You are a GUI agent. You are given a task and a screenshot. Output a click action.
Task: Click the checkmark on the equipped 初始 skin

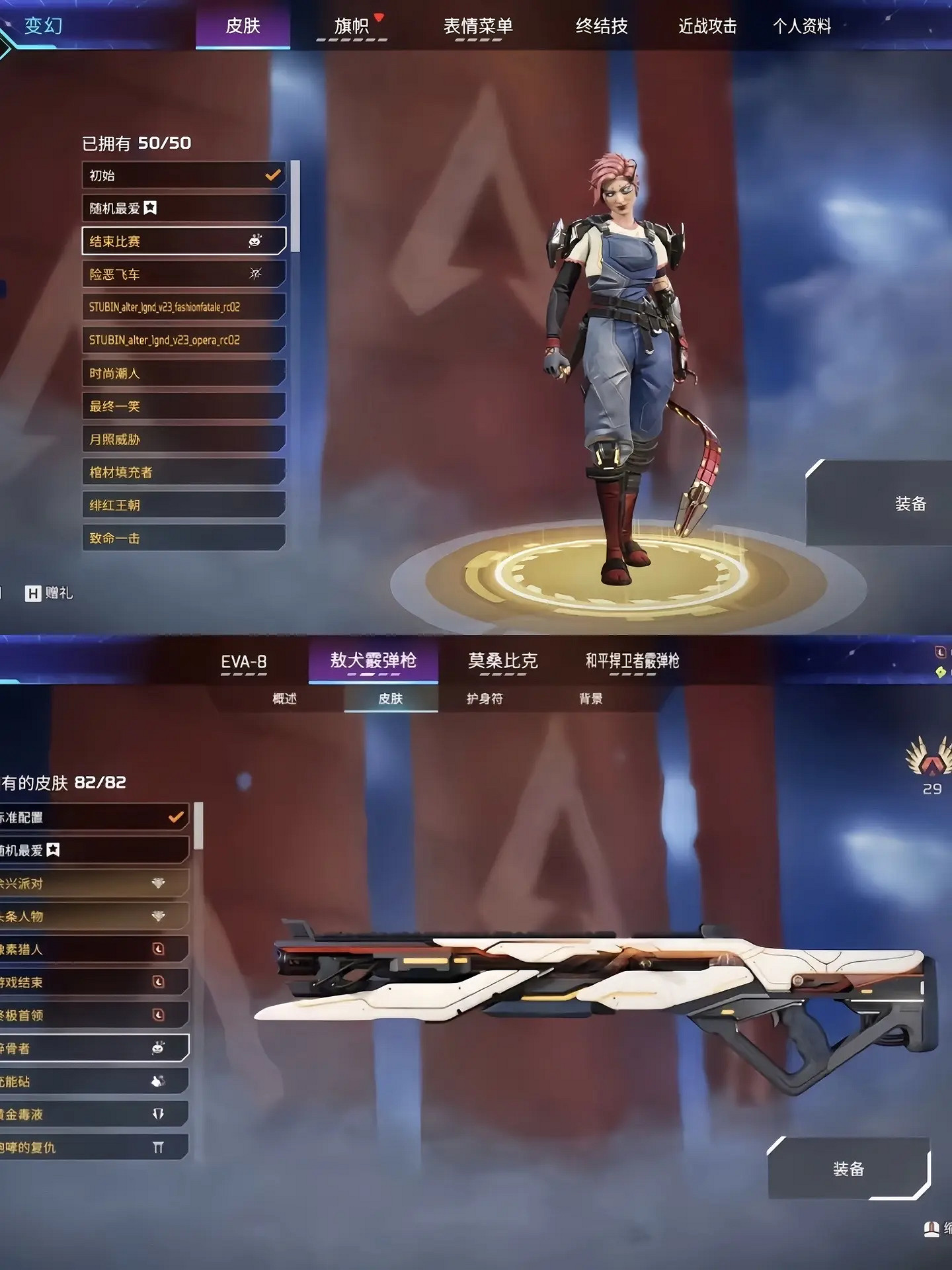[x=271, y=175]
